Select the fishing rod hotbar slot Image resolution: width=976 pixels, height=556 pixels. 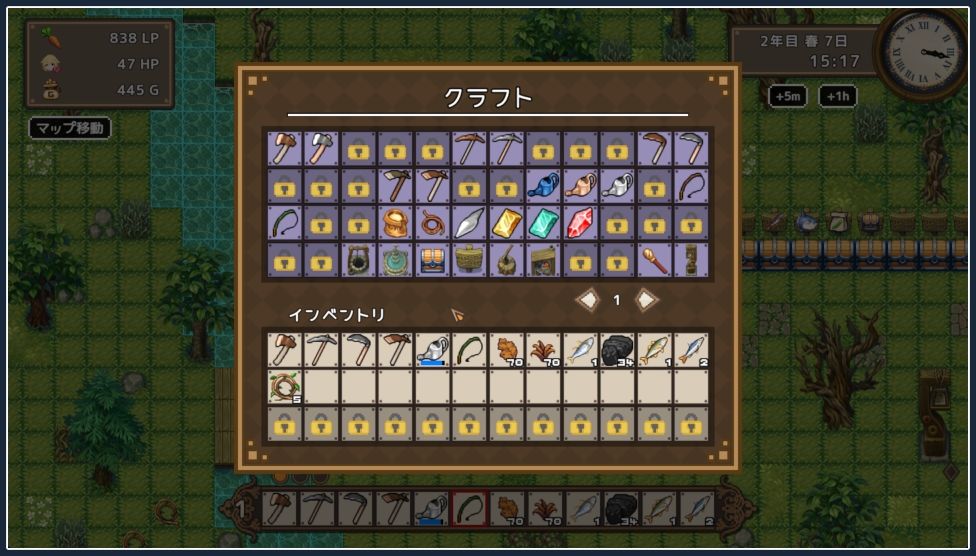[469, 508]
